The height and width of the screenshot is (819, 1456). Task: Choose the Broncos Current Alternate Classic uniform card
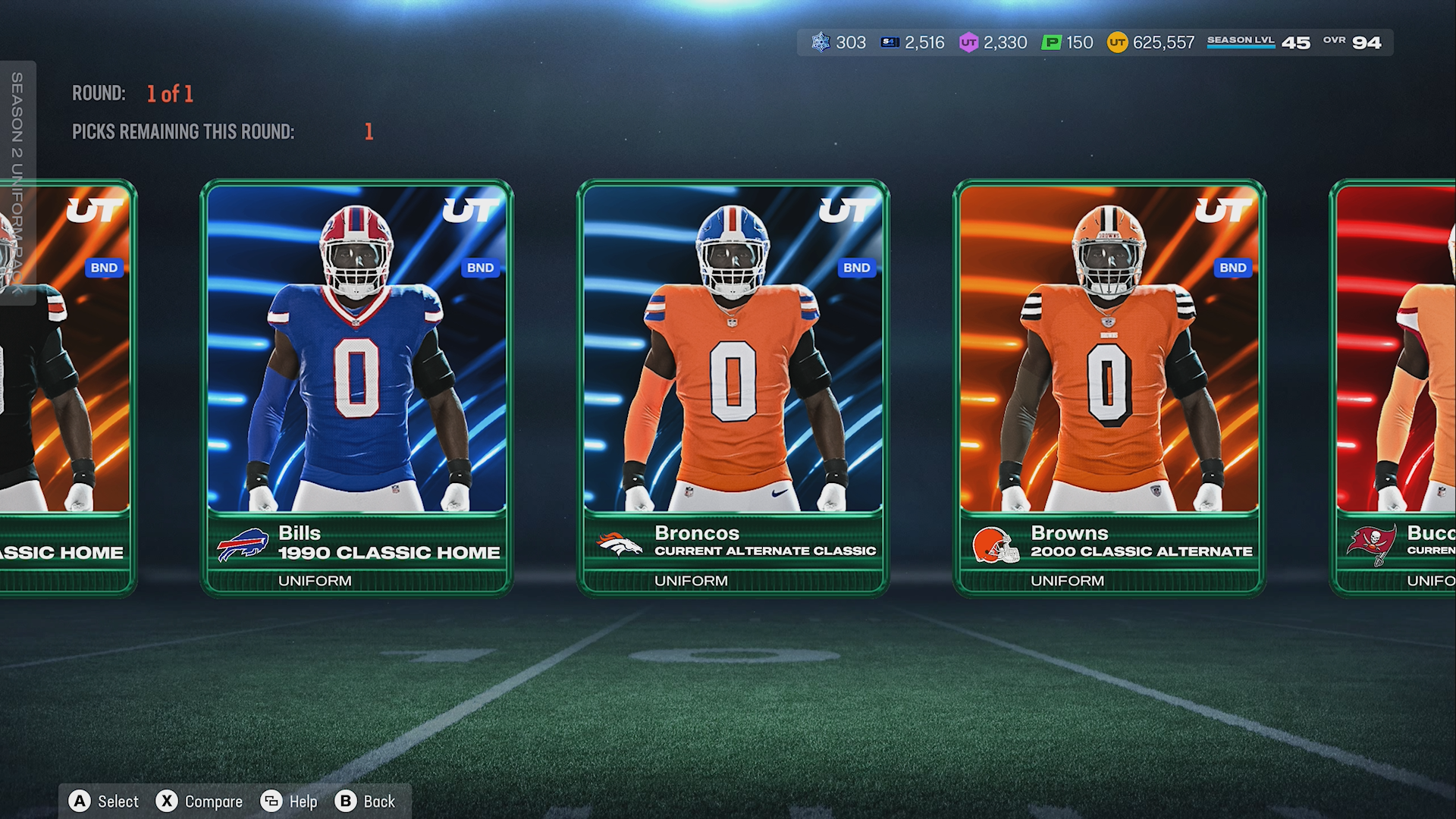tap(733, 387)
